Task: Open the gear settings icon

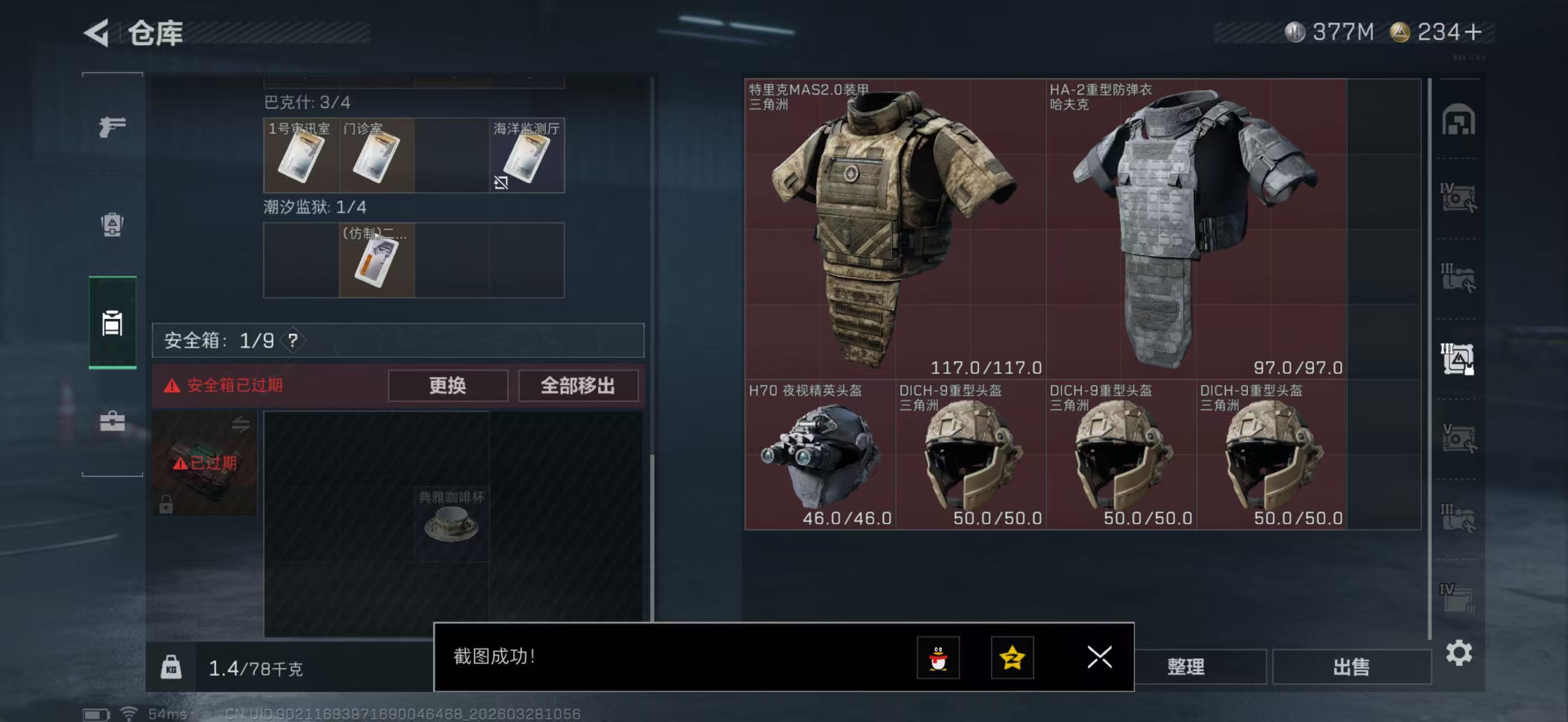Action: click(x=1459, y=653)
